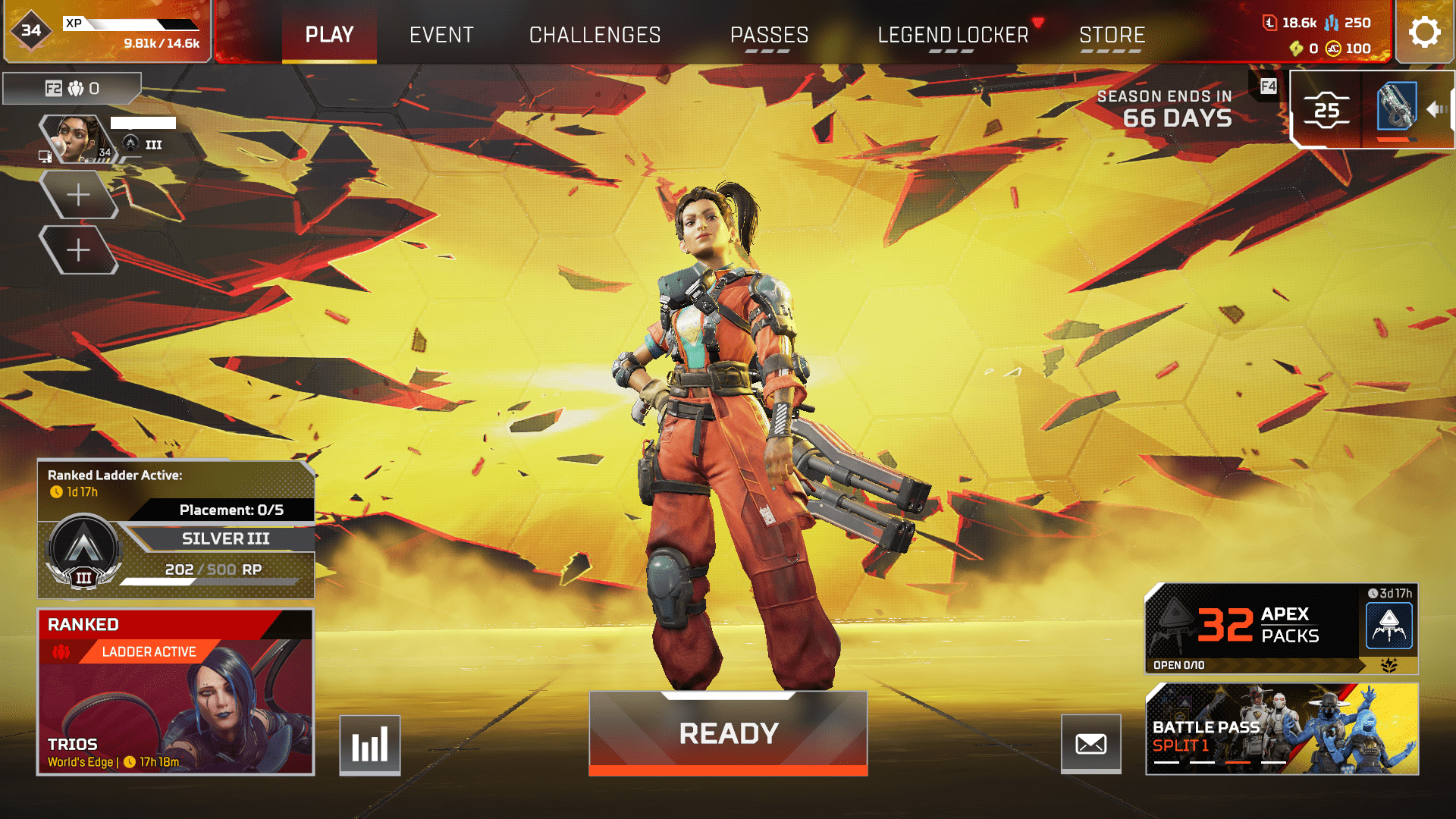
Task: Open the LEGEND LOCKER tab
Action: tap(952, 34)
